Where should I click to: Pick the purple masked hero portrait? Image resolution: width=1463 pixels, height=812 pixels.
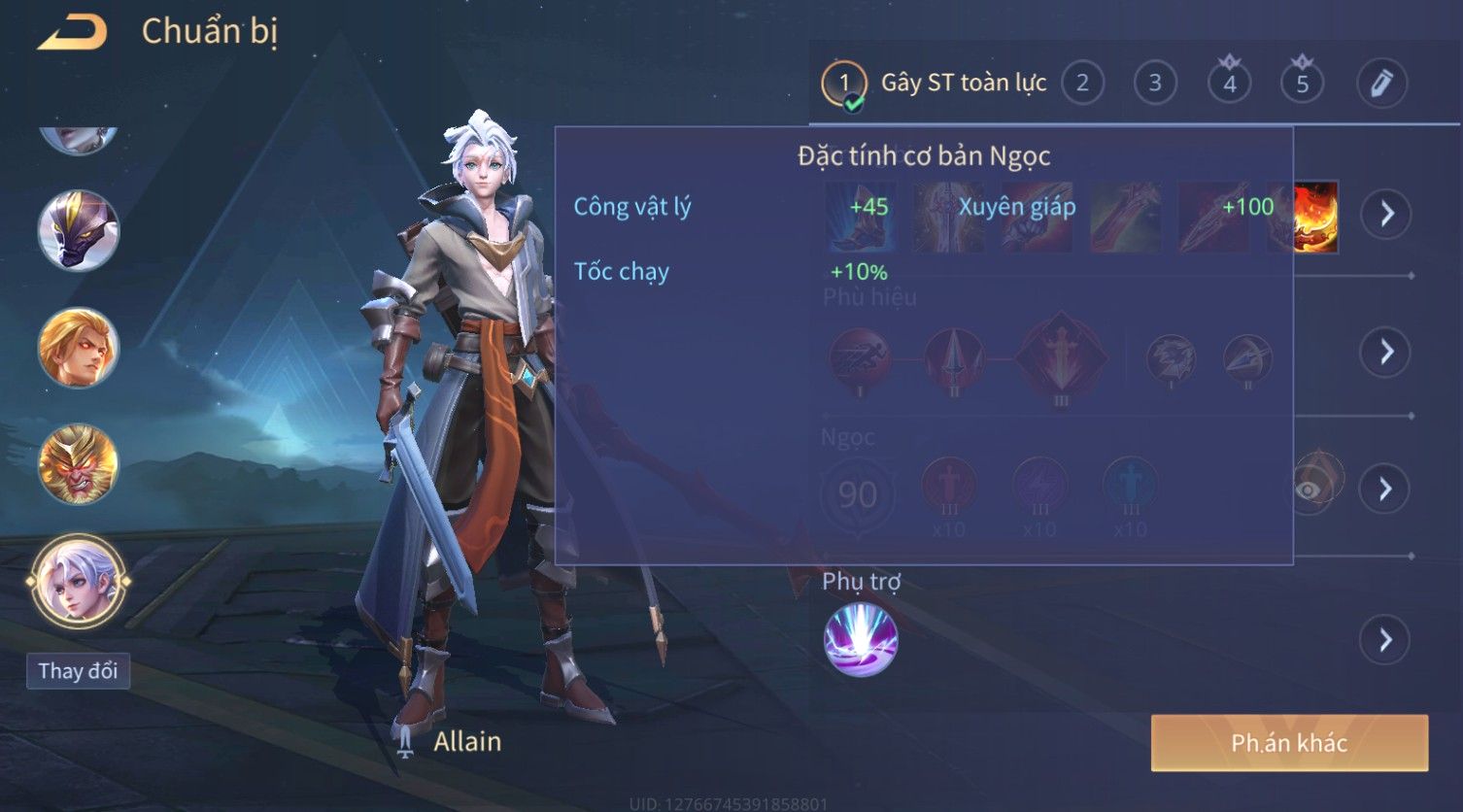point(78,231)
